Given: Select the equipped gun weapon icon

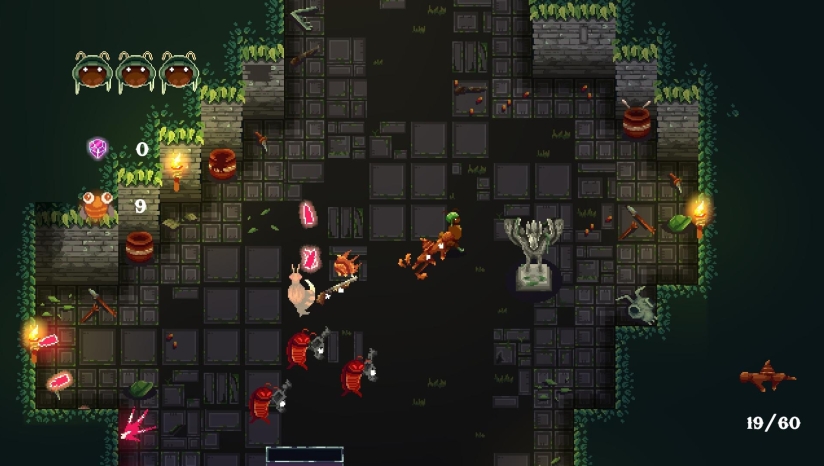Looking at the screenshot, I should point(767,377).
